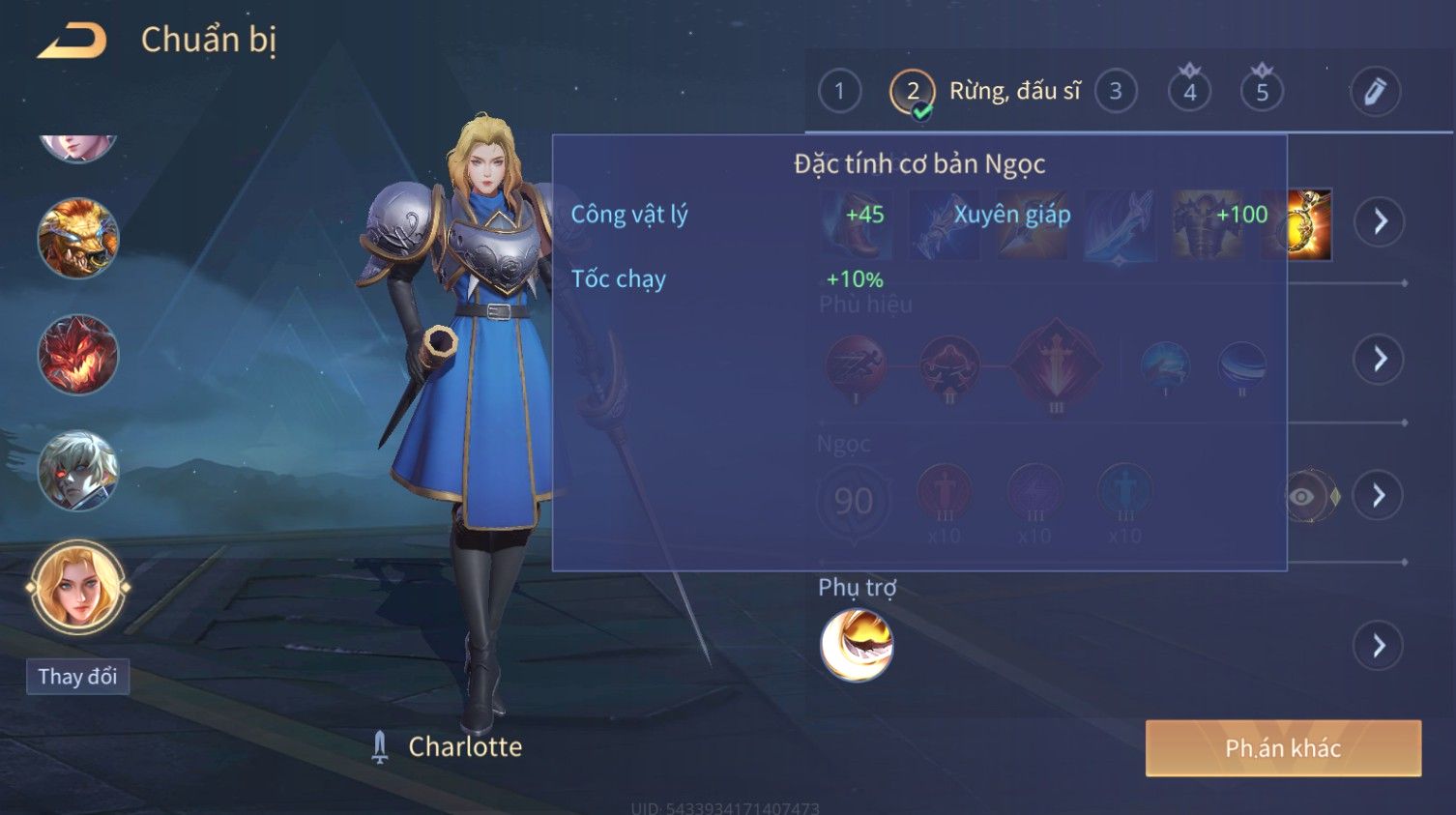Select the Phụ trợ support skill icon
This screenshot has width=1456, height=815.
857,645
